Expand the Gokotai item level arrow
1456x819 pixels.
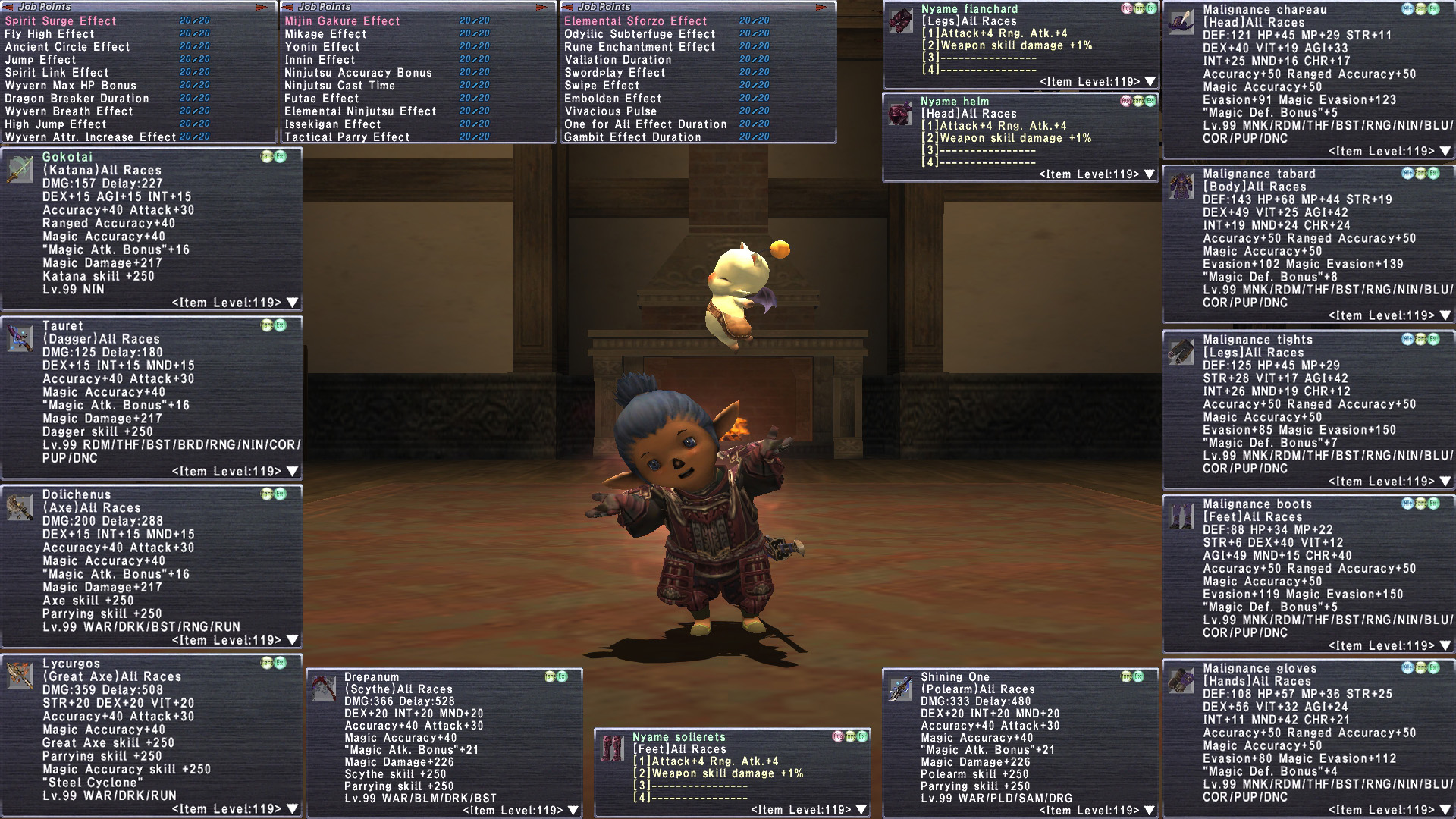[293, 303]
